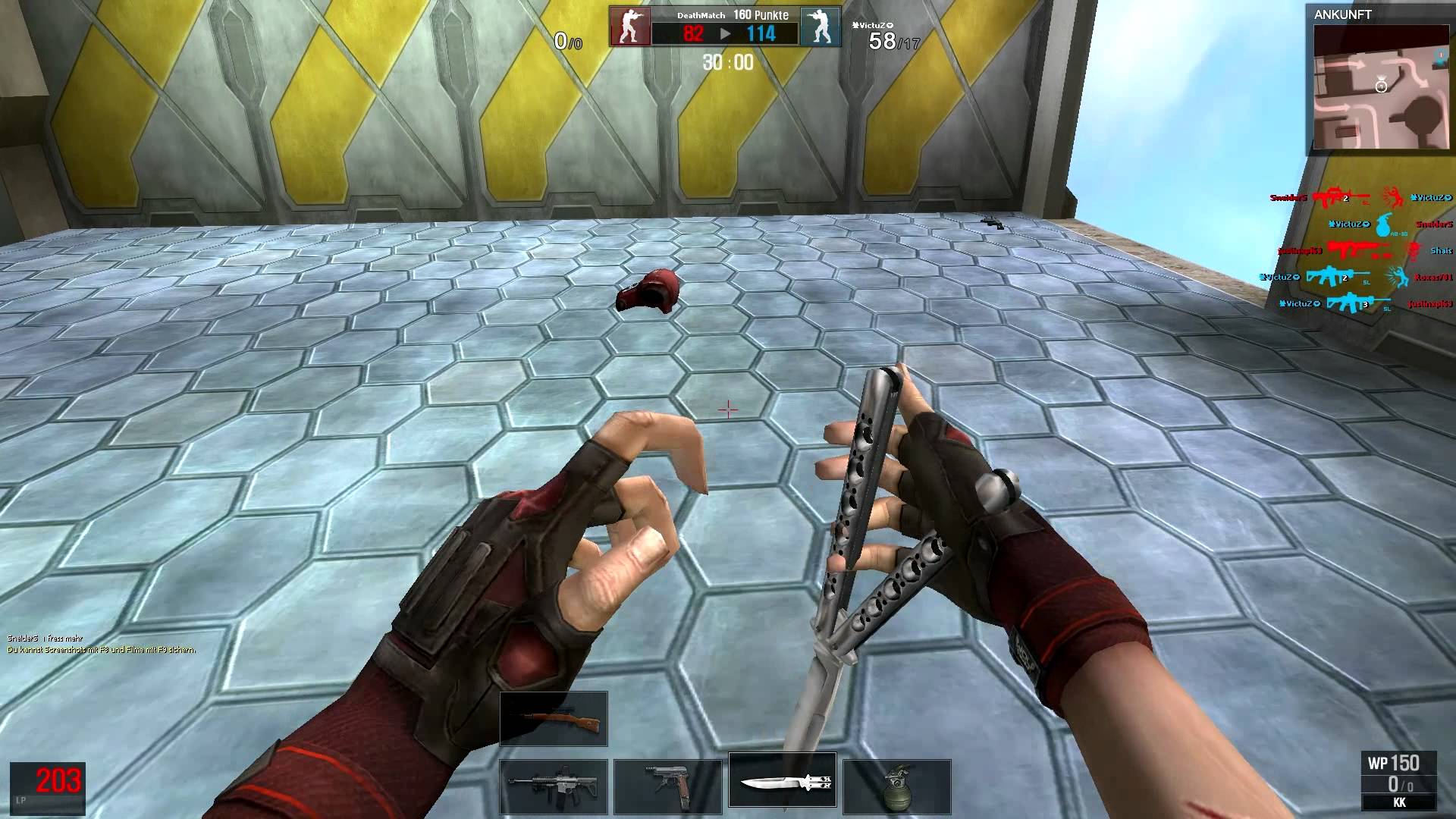The height and width of the screenshot is (819, 1456).
Task: Click the arrow between scores 82 and 114
Action: coord(726,33)
